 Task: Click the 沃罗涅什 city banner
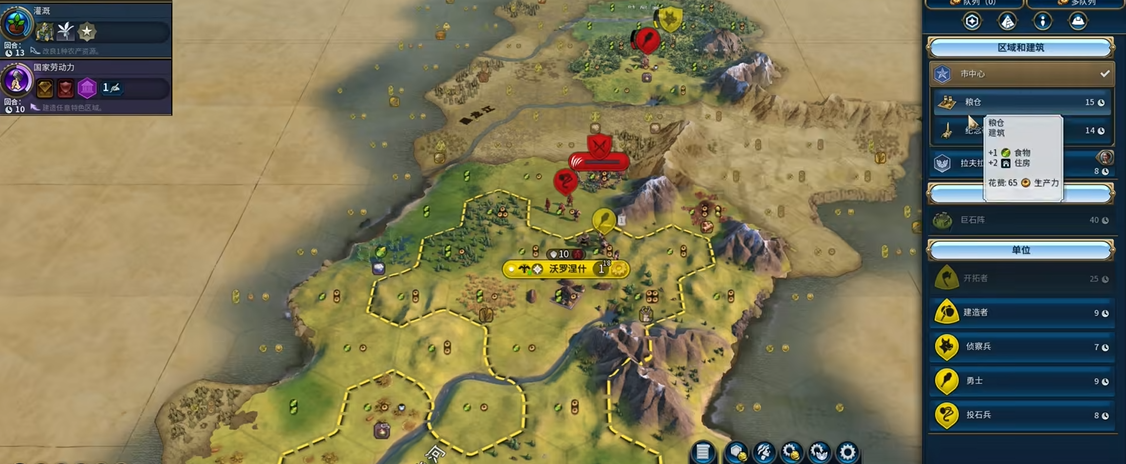click(565, 269)
